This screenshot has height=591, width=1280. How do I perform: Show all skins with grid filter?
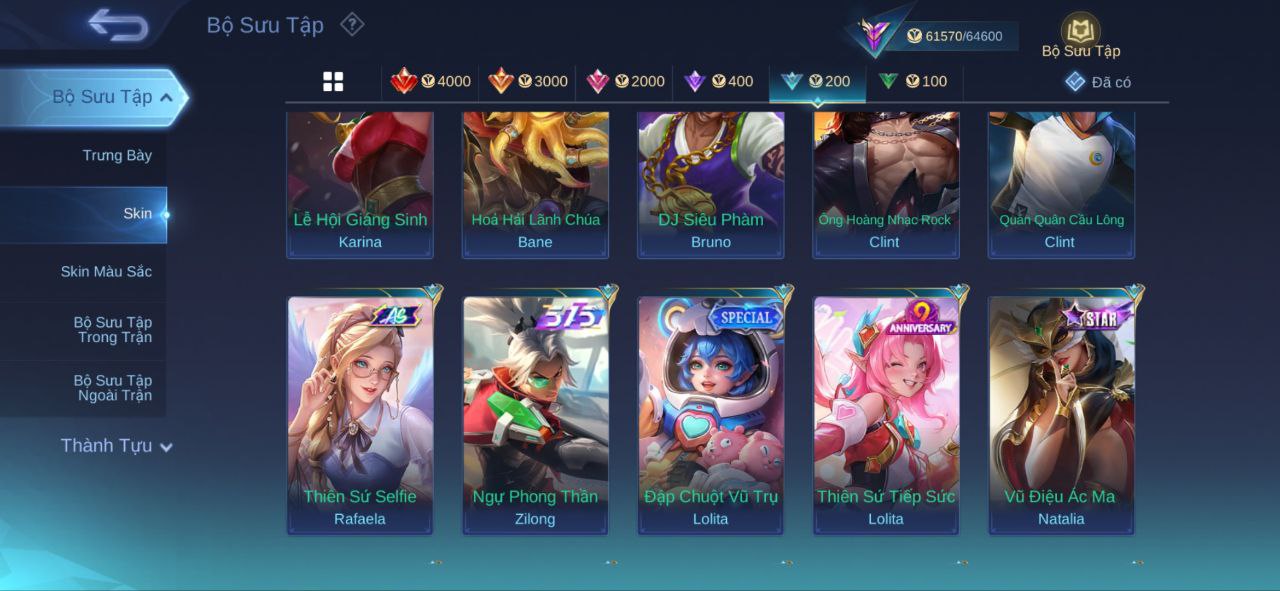click(333, 82)
